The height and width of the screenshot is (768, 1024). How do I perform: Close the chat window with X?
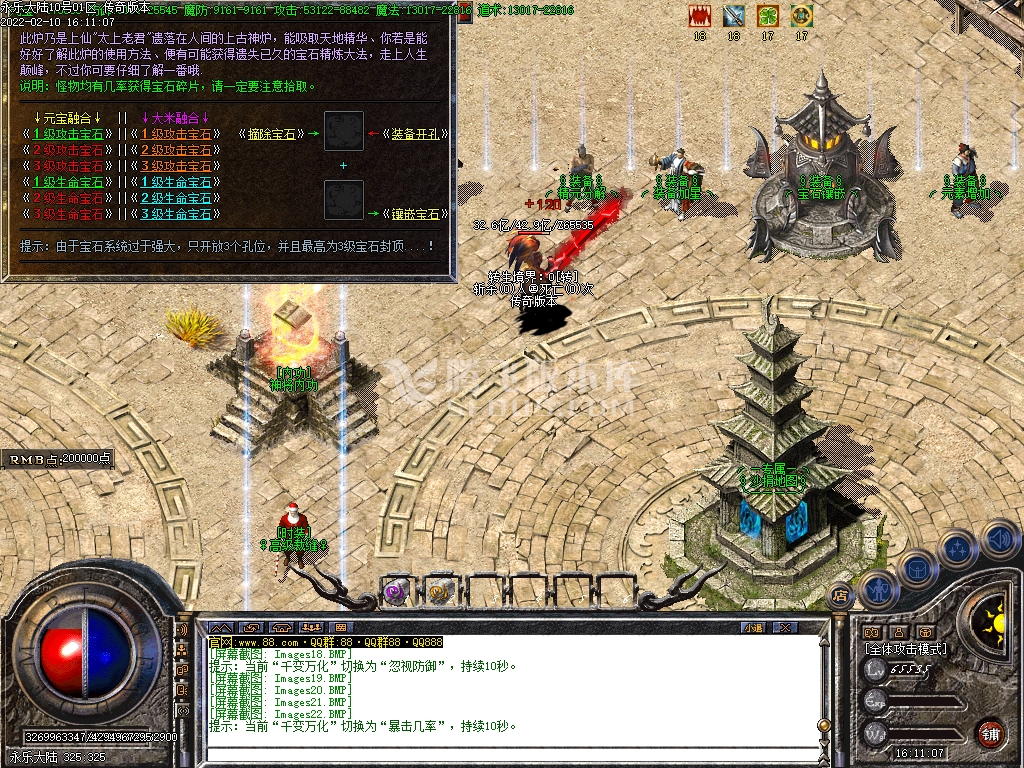pyautogui.click(x=785, y=627)
